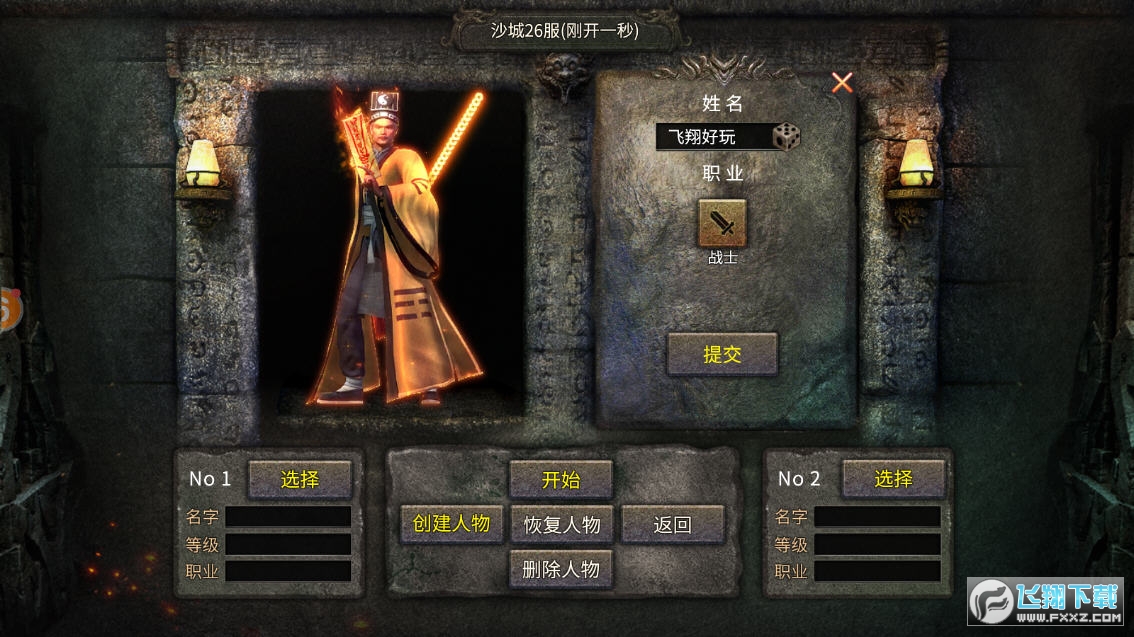Roll a random name with the dice
This screenshot has width=1134, height=637.
pos(786,137)
